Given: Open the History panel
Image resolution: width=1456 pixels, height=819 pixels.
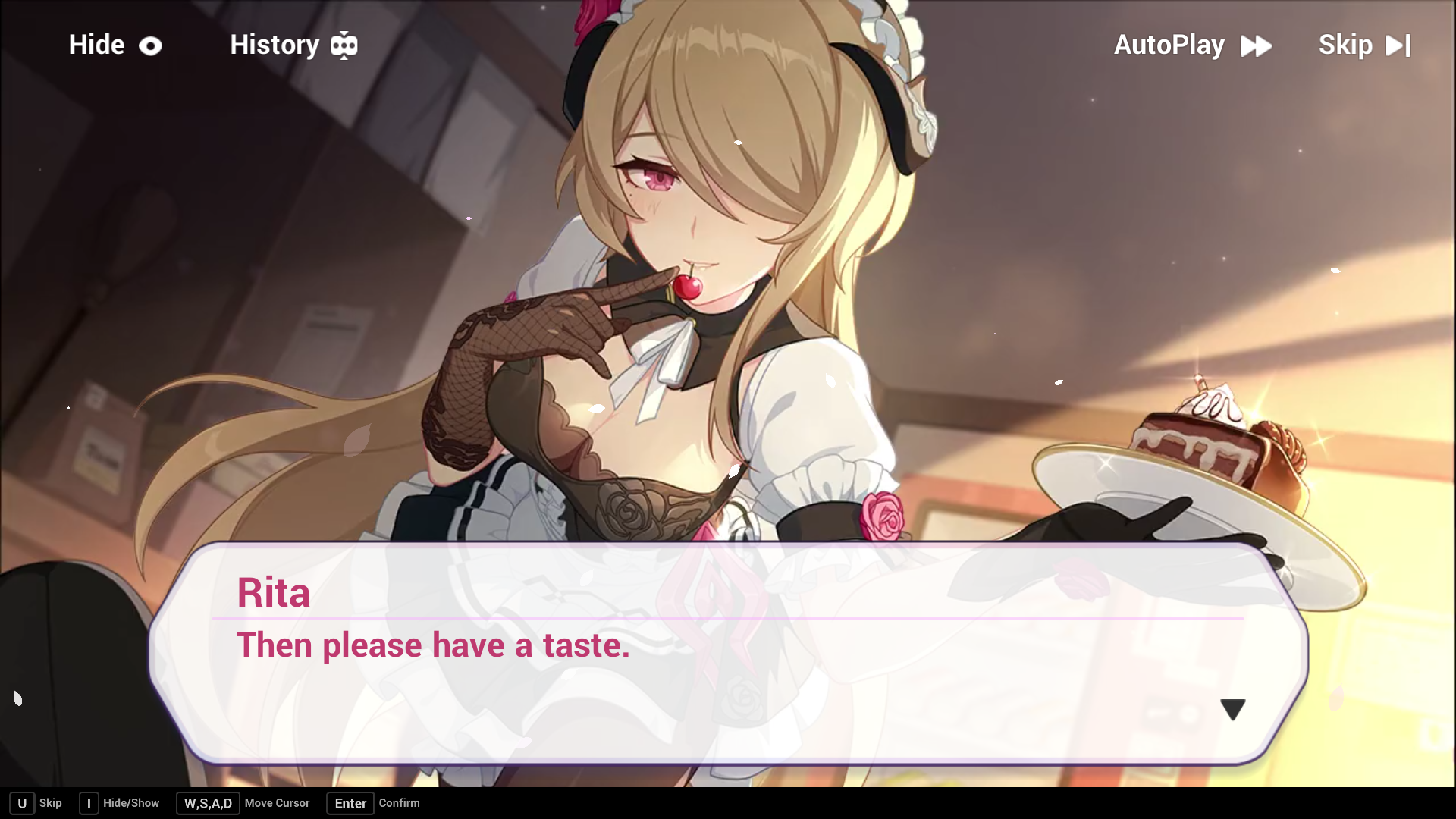Looking at the screenshot, I should click(x=275, y=45).
